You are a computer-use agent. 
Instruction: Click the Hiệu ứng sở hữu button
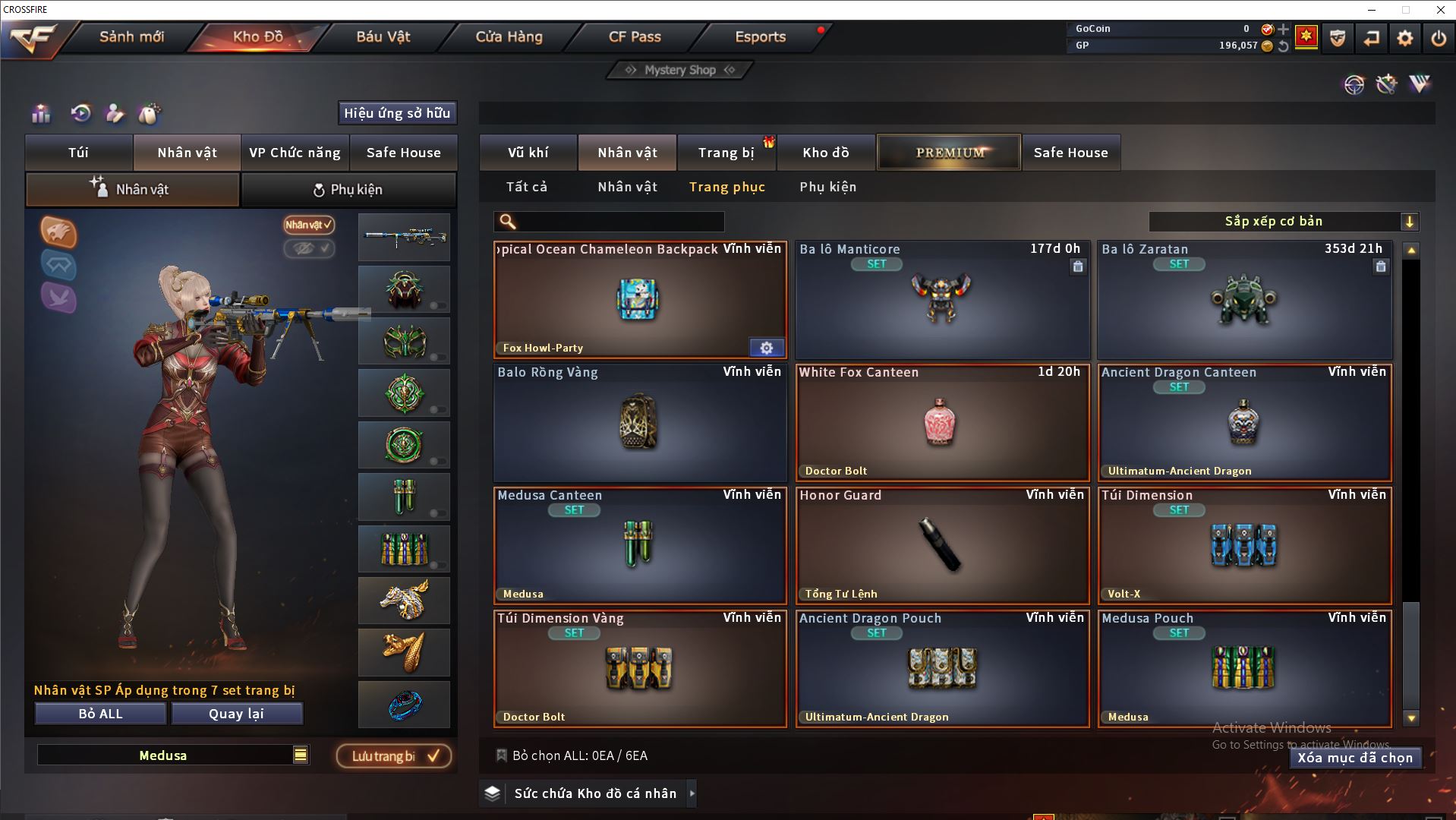[397, 113]
